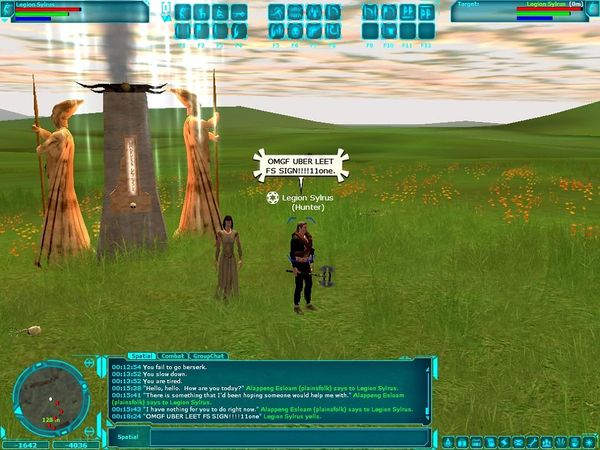Viewport: 600px width, 450px height.
Task: Open the character sheet menu icon
Action: click(x=448, y=441)
